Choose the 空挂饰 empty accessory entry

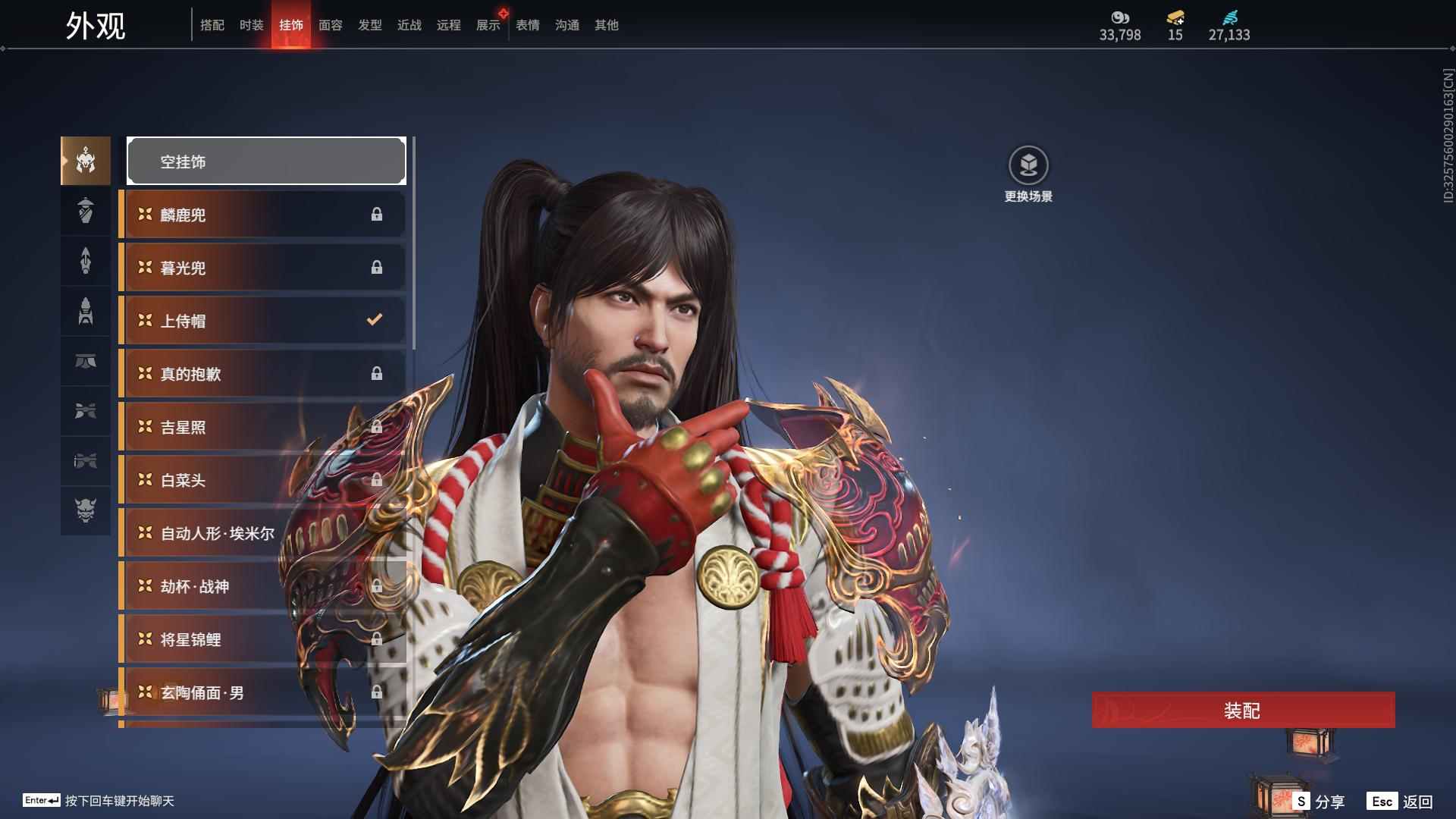click(266, 162)
